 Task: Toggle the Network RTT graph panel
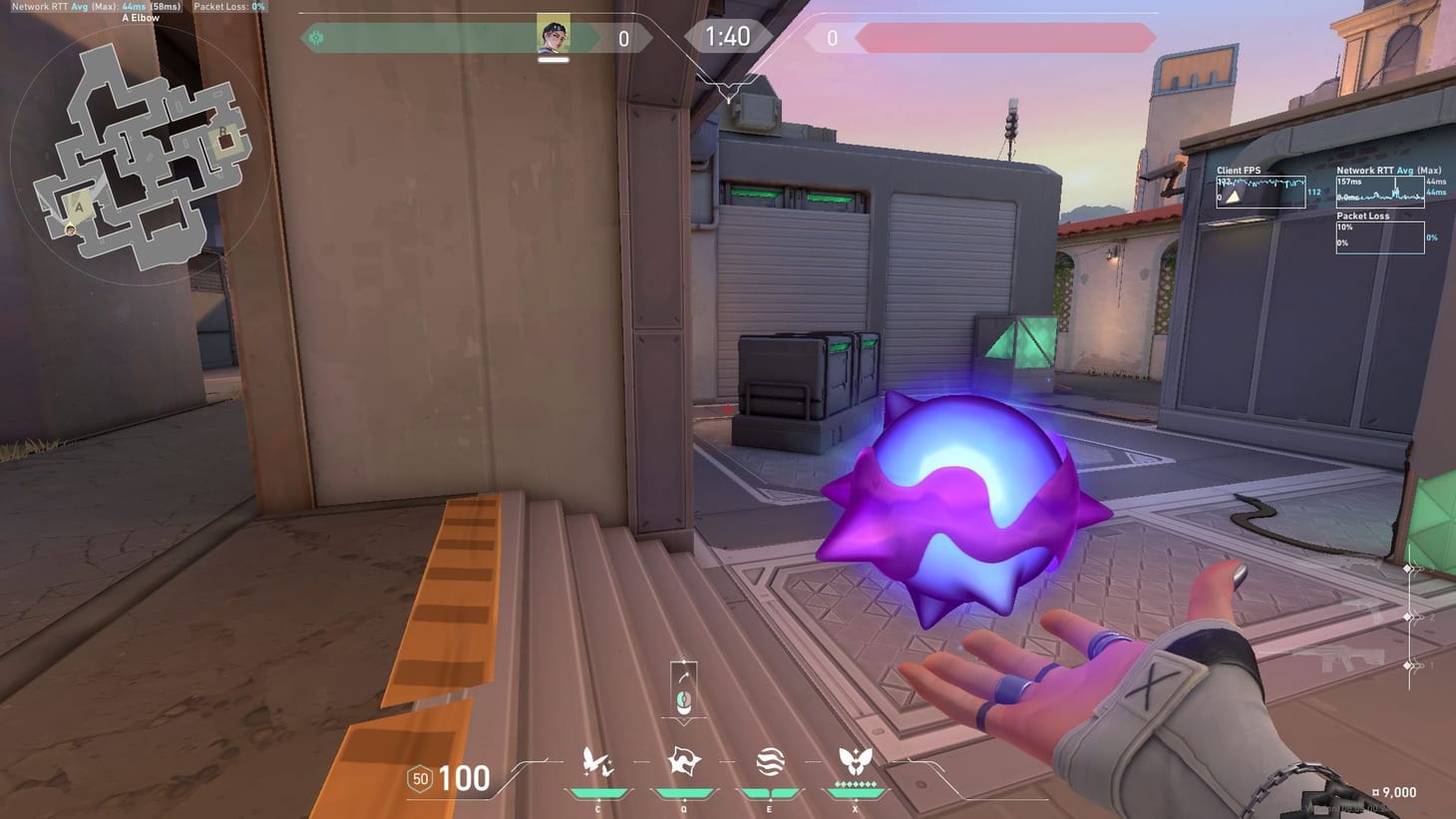1381,190
